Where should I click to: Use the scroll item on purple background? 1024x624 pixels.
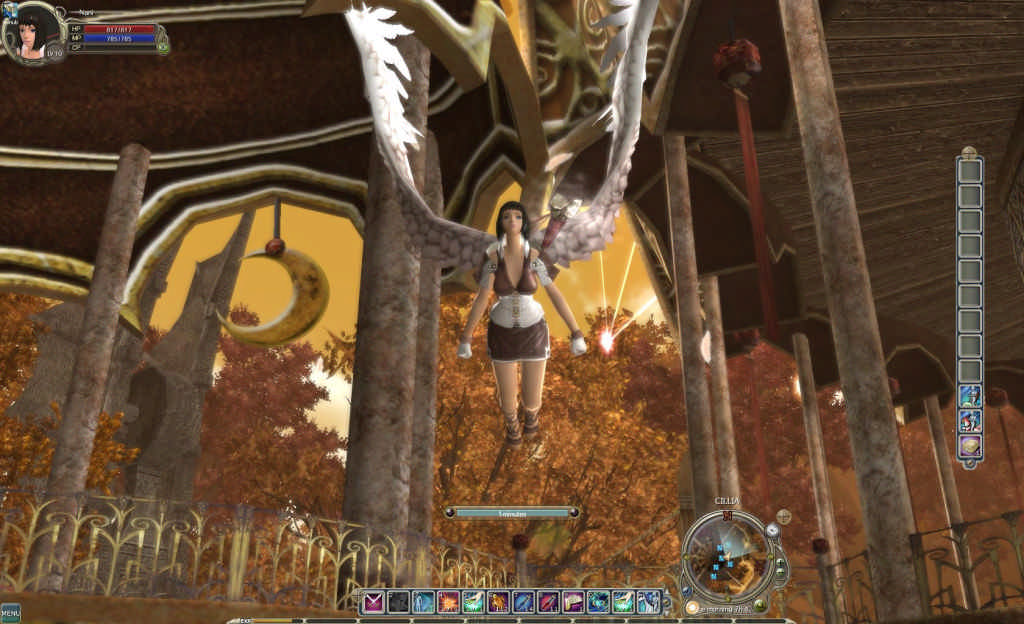click(x=573, y=602)
